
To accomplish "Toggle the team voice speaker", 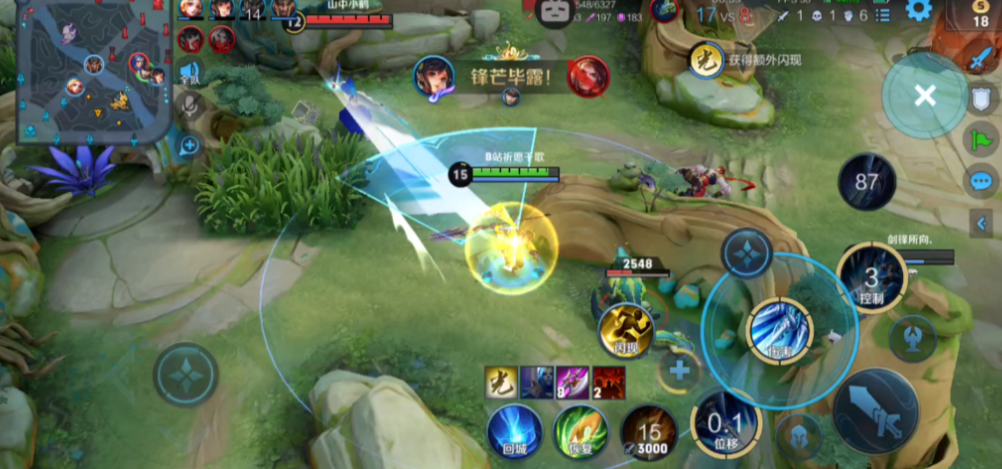I will pyautogui.click(x=188, y=72).
